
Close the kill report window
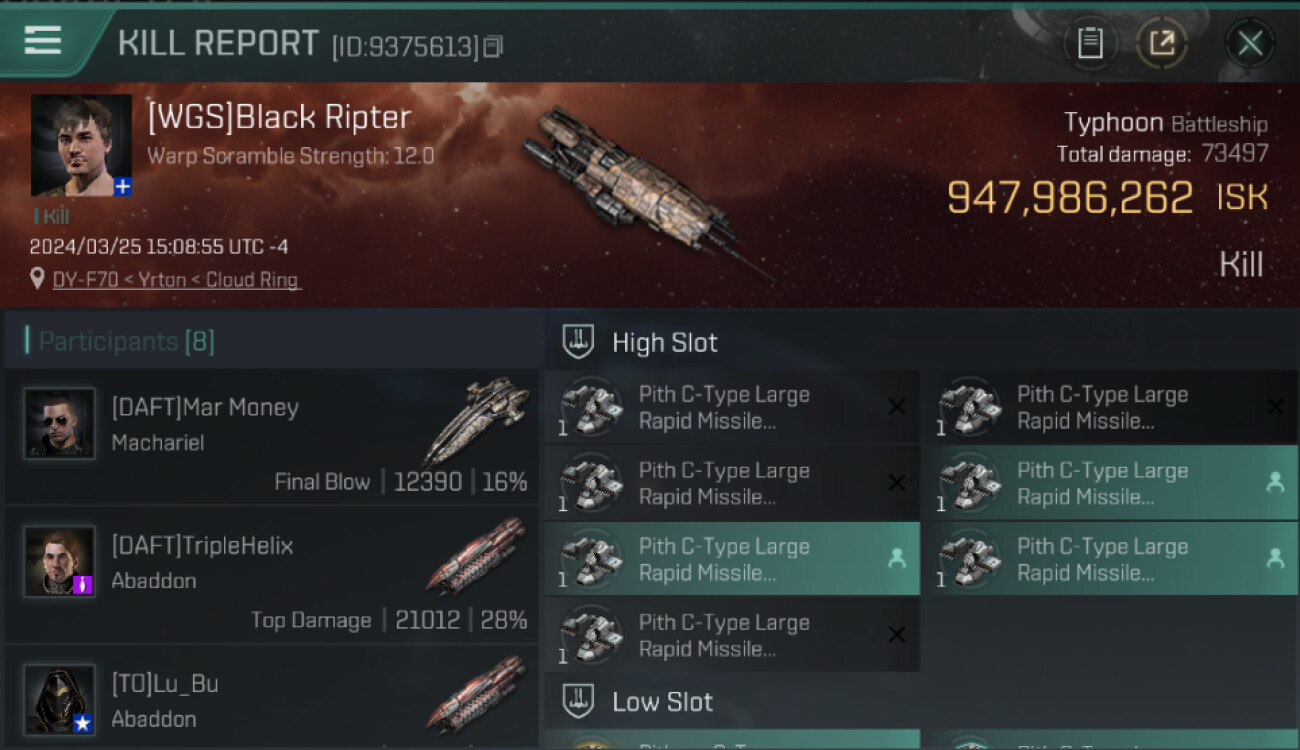click(x=1249, y=43)
